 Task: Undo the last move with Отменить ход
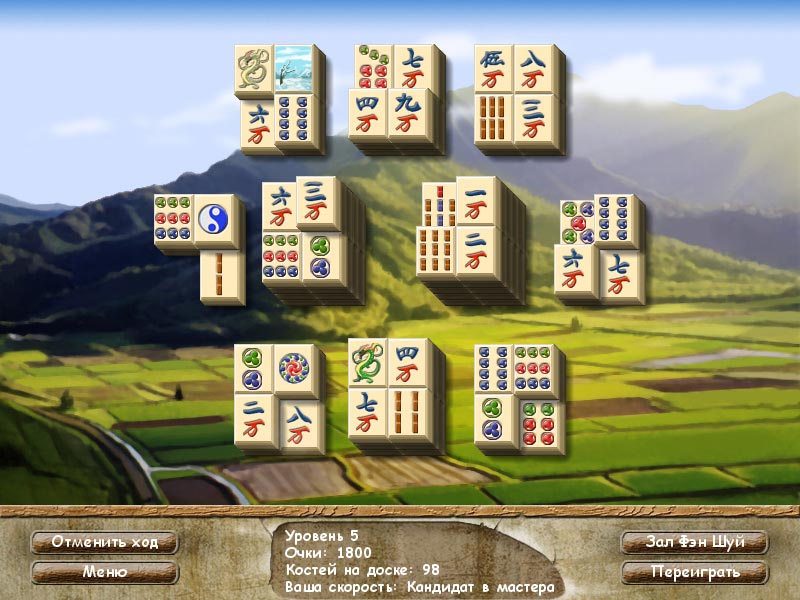pyautogui.click(x=104, y=543)
